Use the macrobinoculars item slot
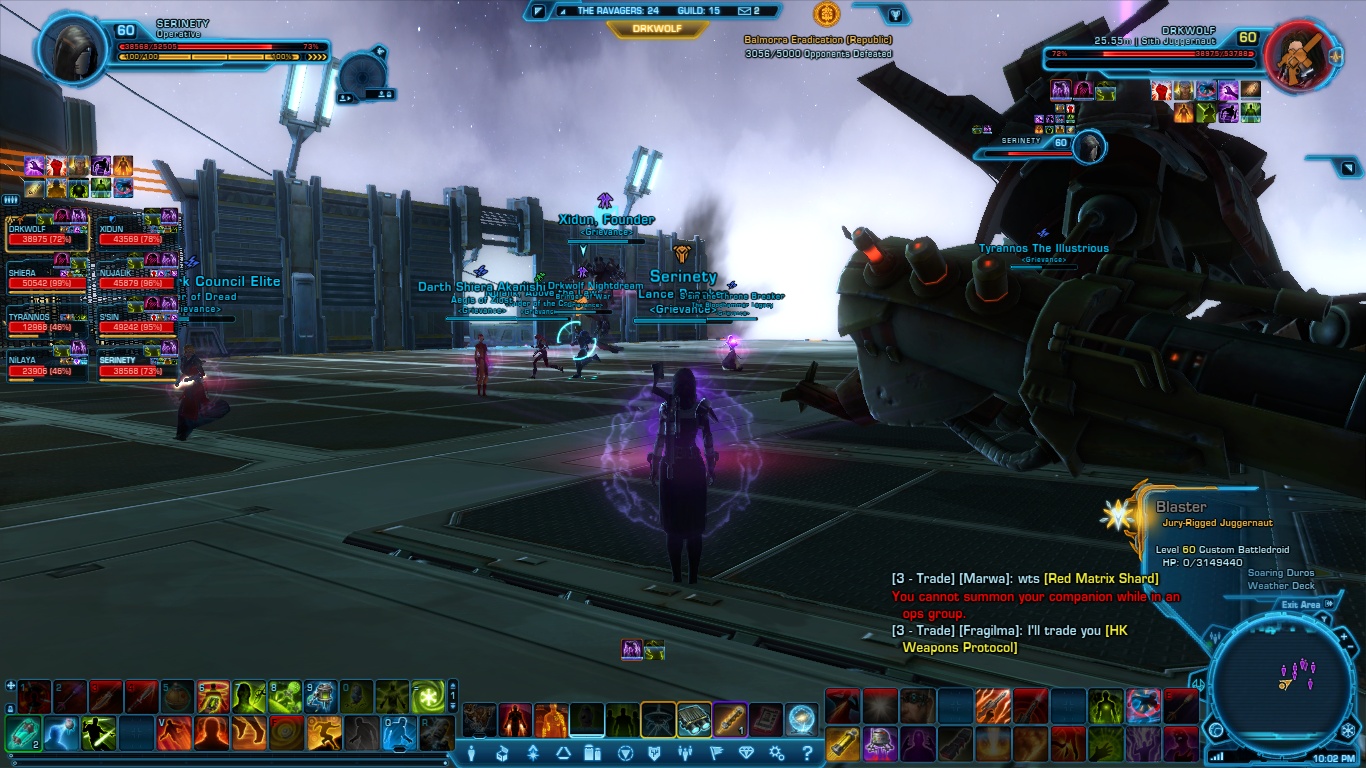The height and width of the screenshot is (768, 1366). point(694,718)
